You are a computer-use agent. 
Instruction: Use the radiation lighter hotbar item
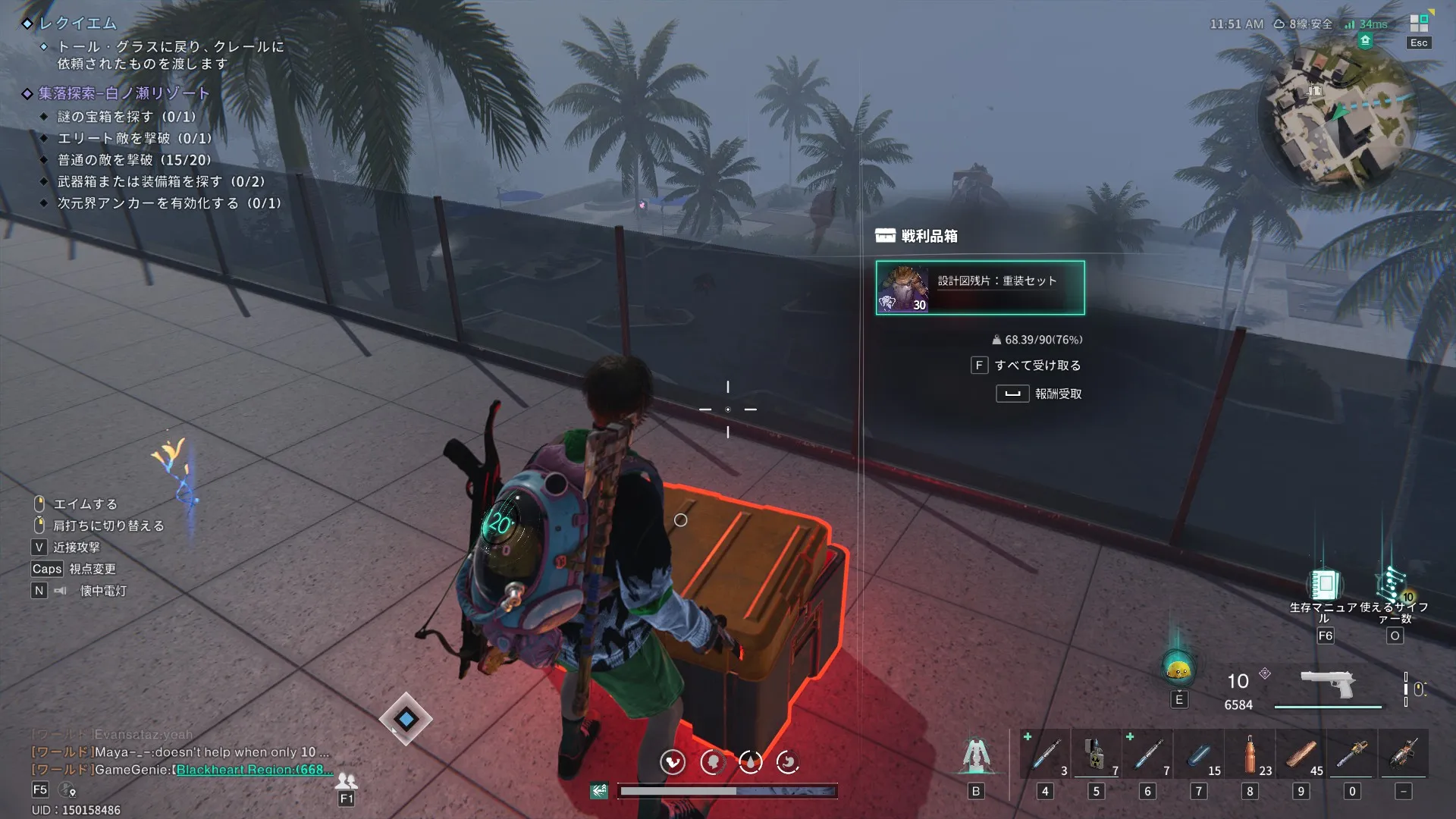(x=1095, y=754)
